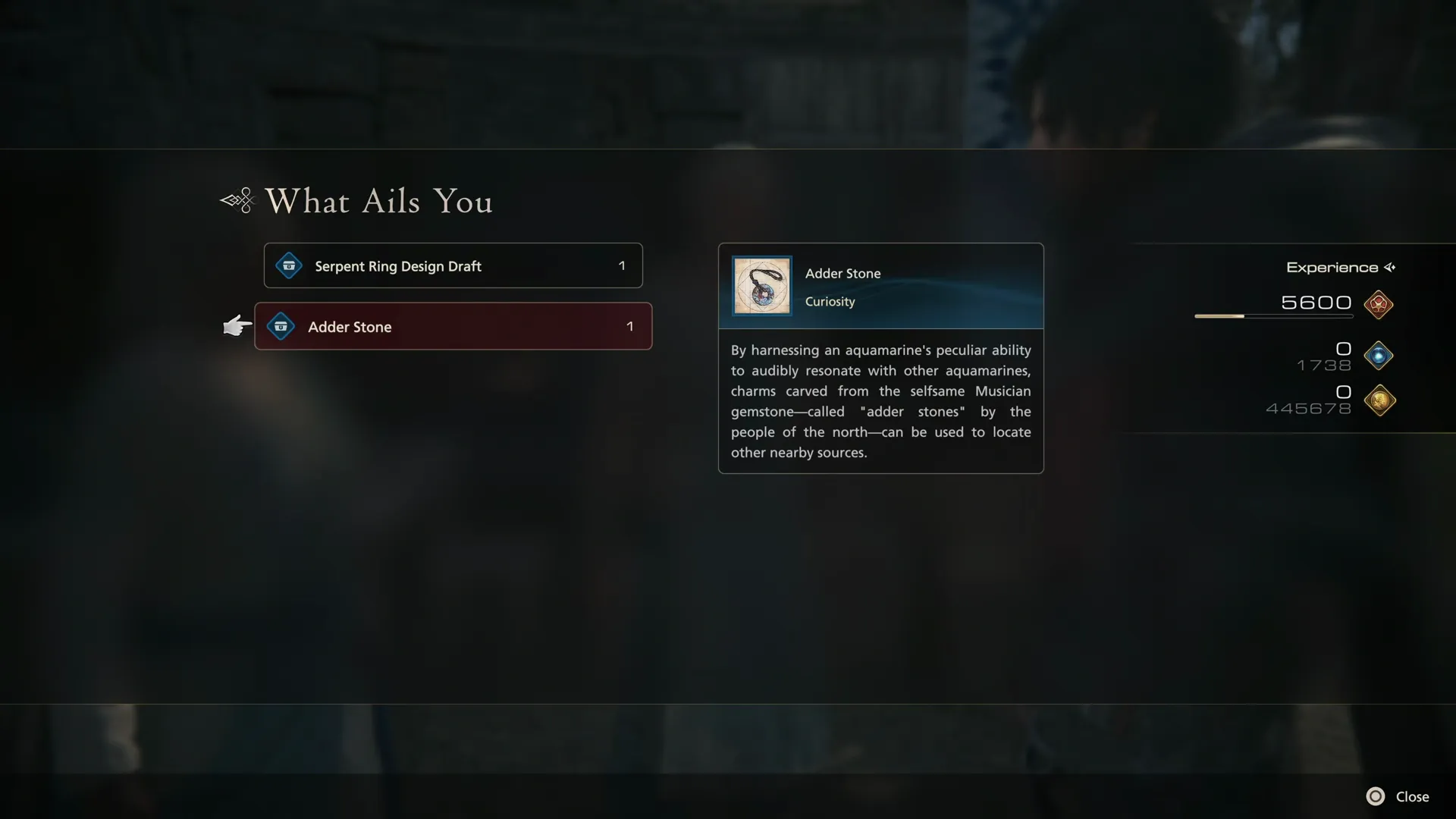This screenshot has height=819, width=1456.
Task: Click the sparkle icon beside Experience label
Action: click(1390, 267)
